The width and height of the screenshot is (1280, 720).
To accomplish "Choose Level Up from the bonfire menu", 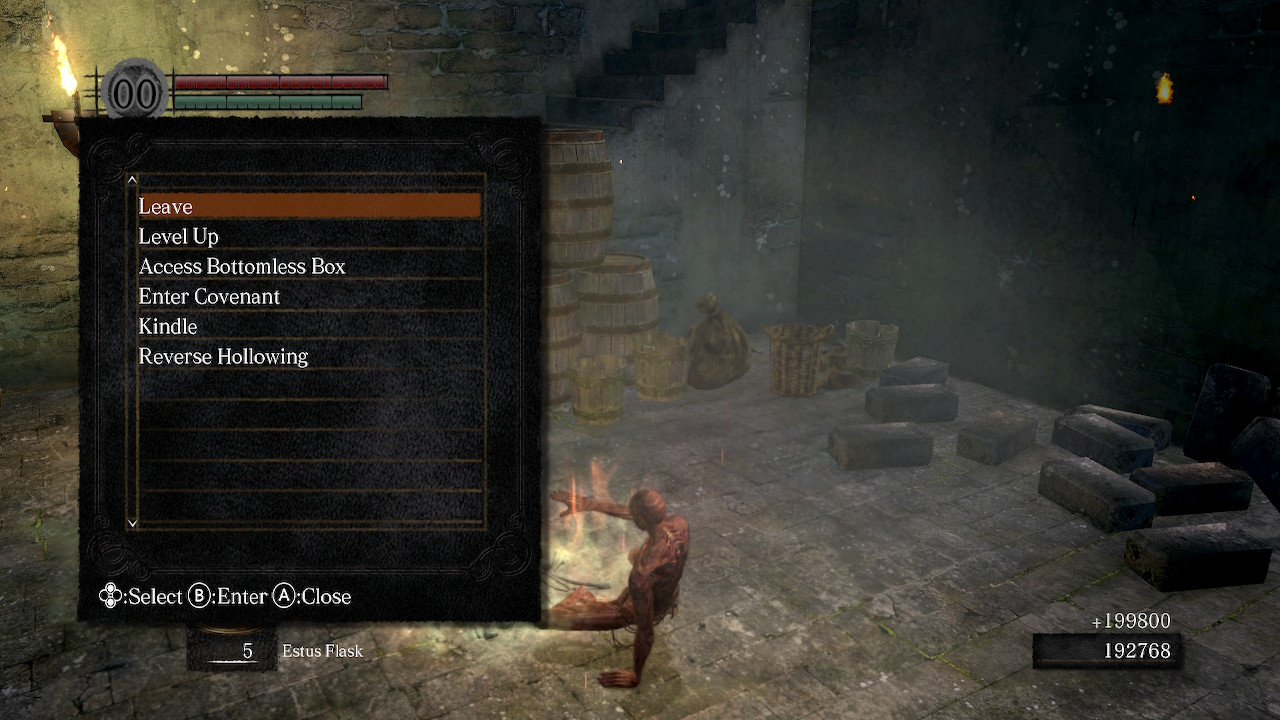I will 308,236.
